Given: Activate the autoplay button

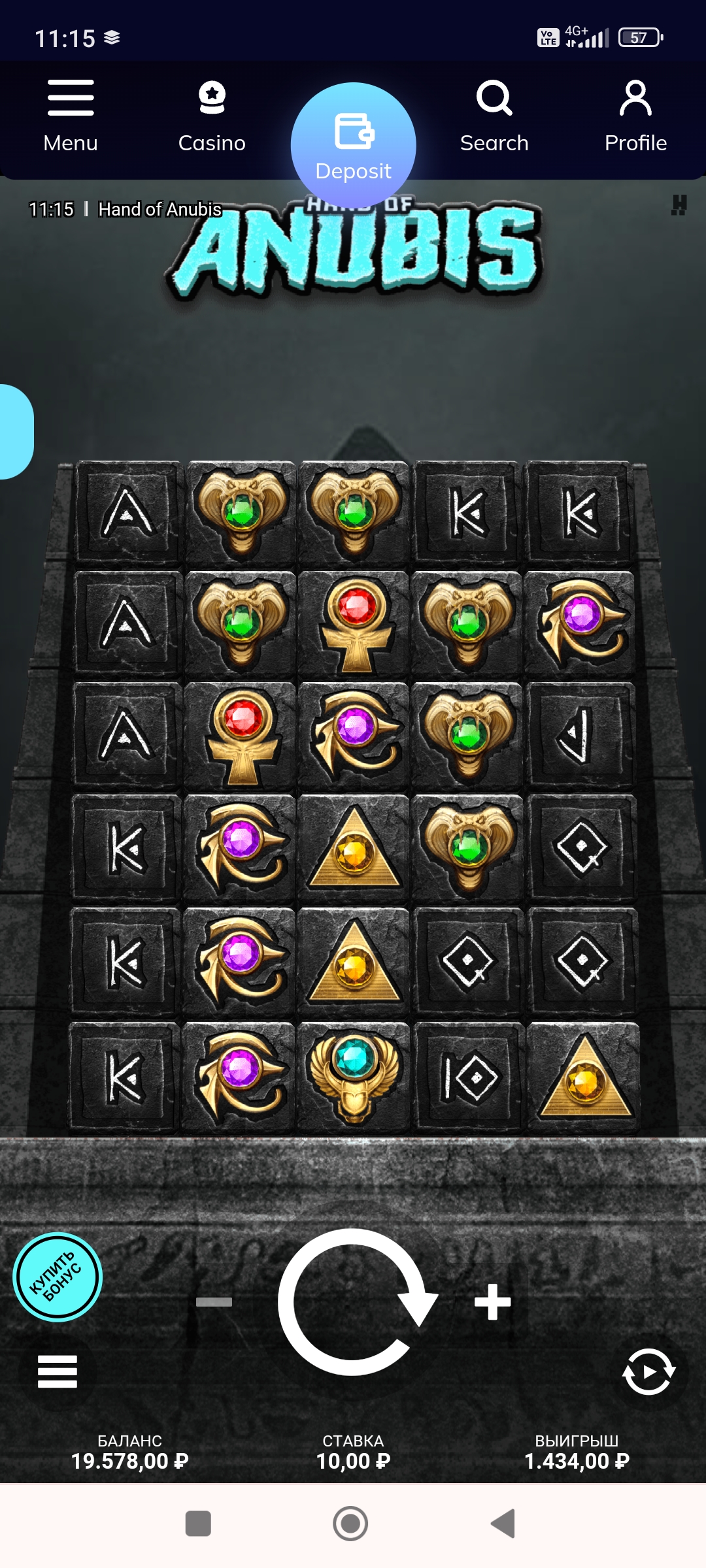Looking at the screenshot, I should [648, 1371].
